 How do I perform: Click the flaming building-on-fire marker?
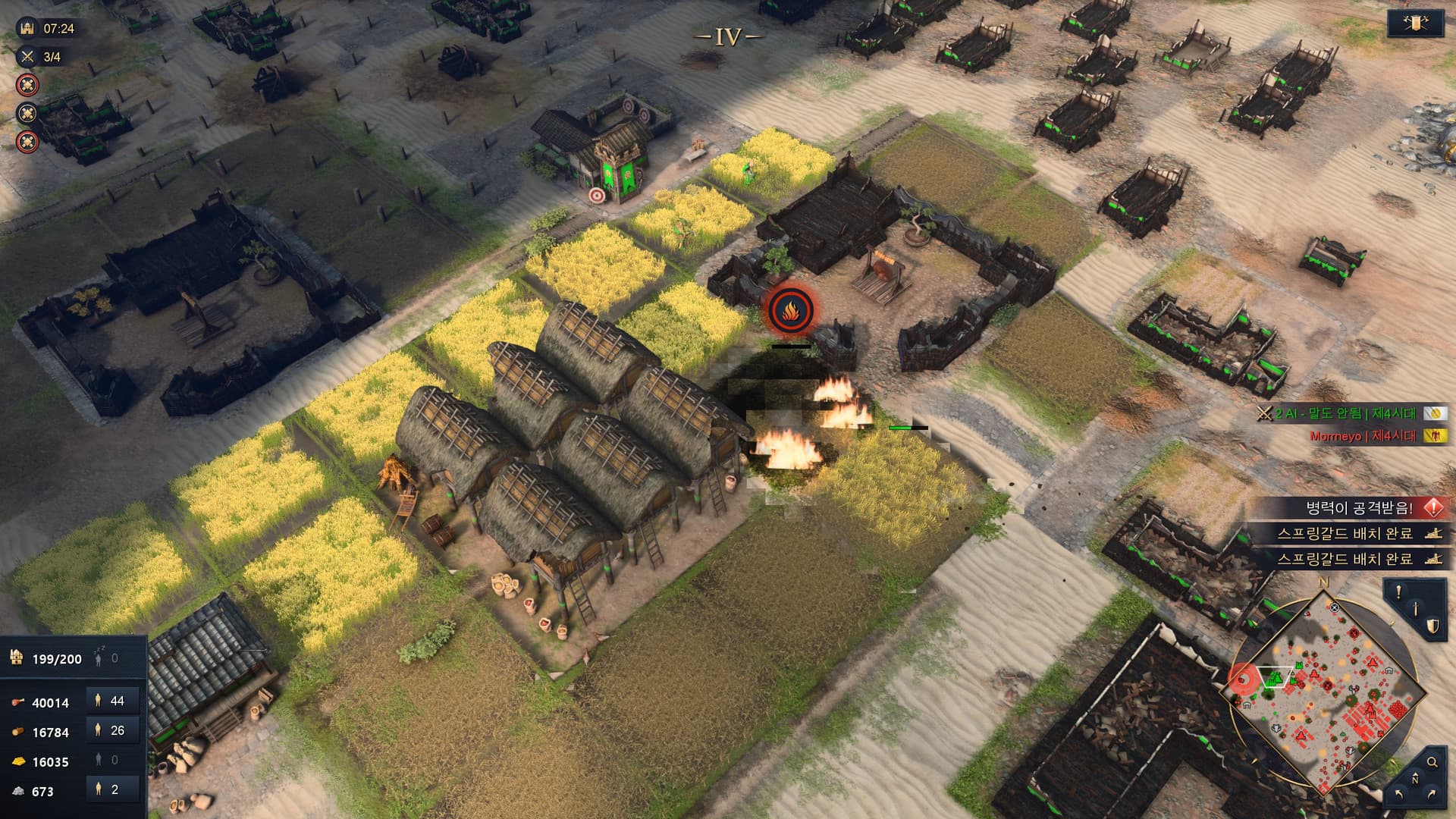tap(790, 310)
